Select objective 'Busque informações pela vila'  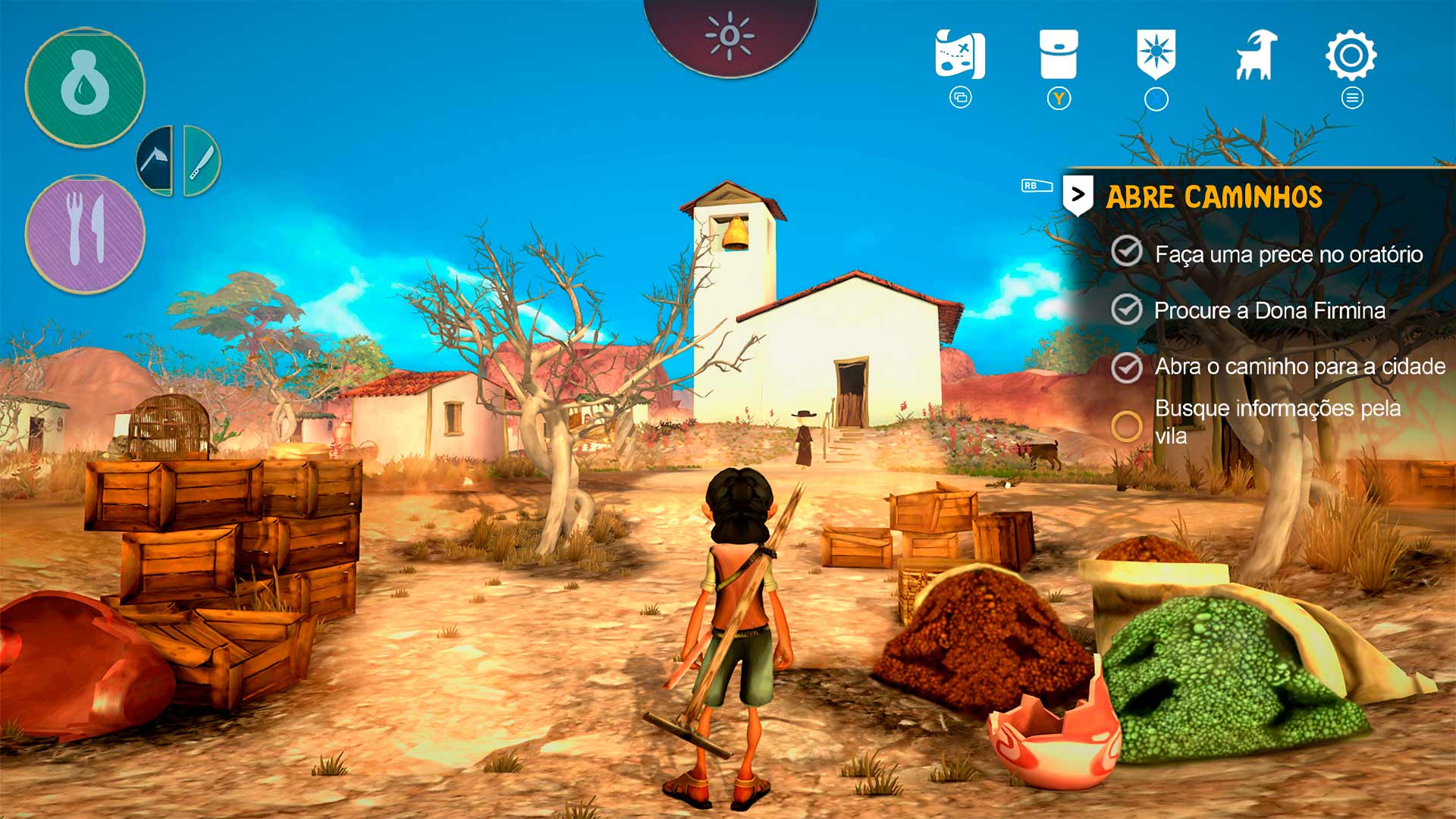click(1277, 422)
